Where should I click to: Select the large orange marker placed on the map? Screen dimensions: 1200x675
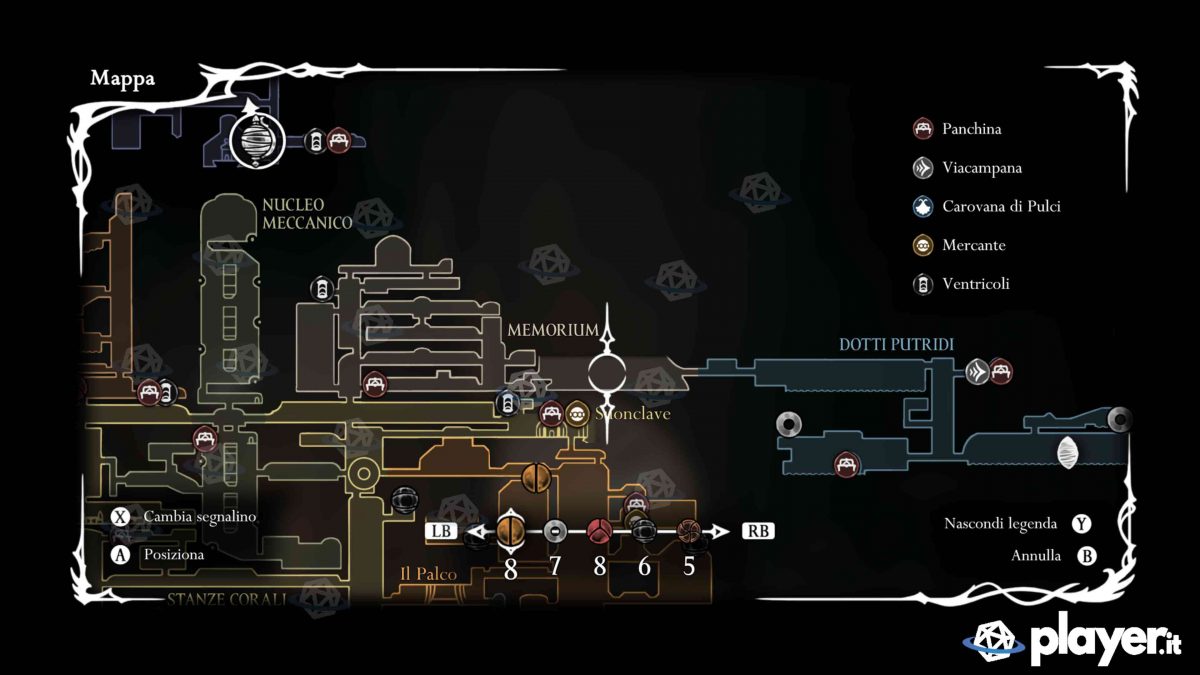(537, 478)
